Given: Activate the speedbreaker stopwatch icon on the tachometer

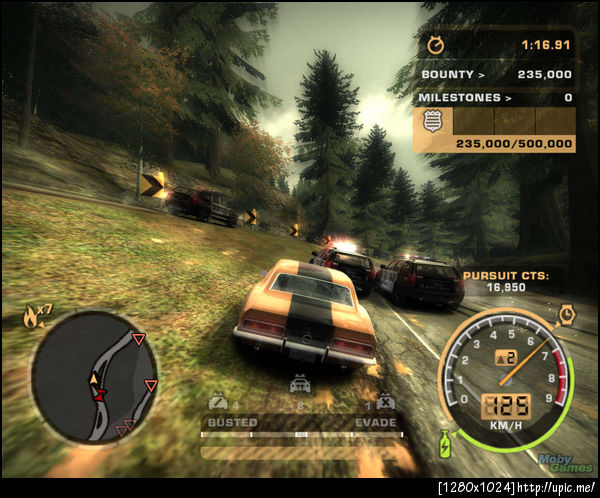Looking at the screenshot, I should pyautogui.click(x=567, y=315).
